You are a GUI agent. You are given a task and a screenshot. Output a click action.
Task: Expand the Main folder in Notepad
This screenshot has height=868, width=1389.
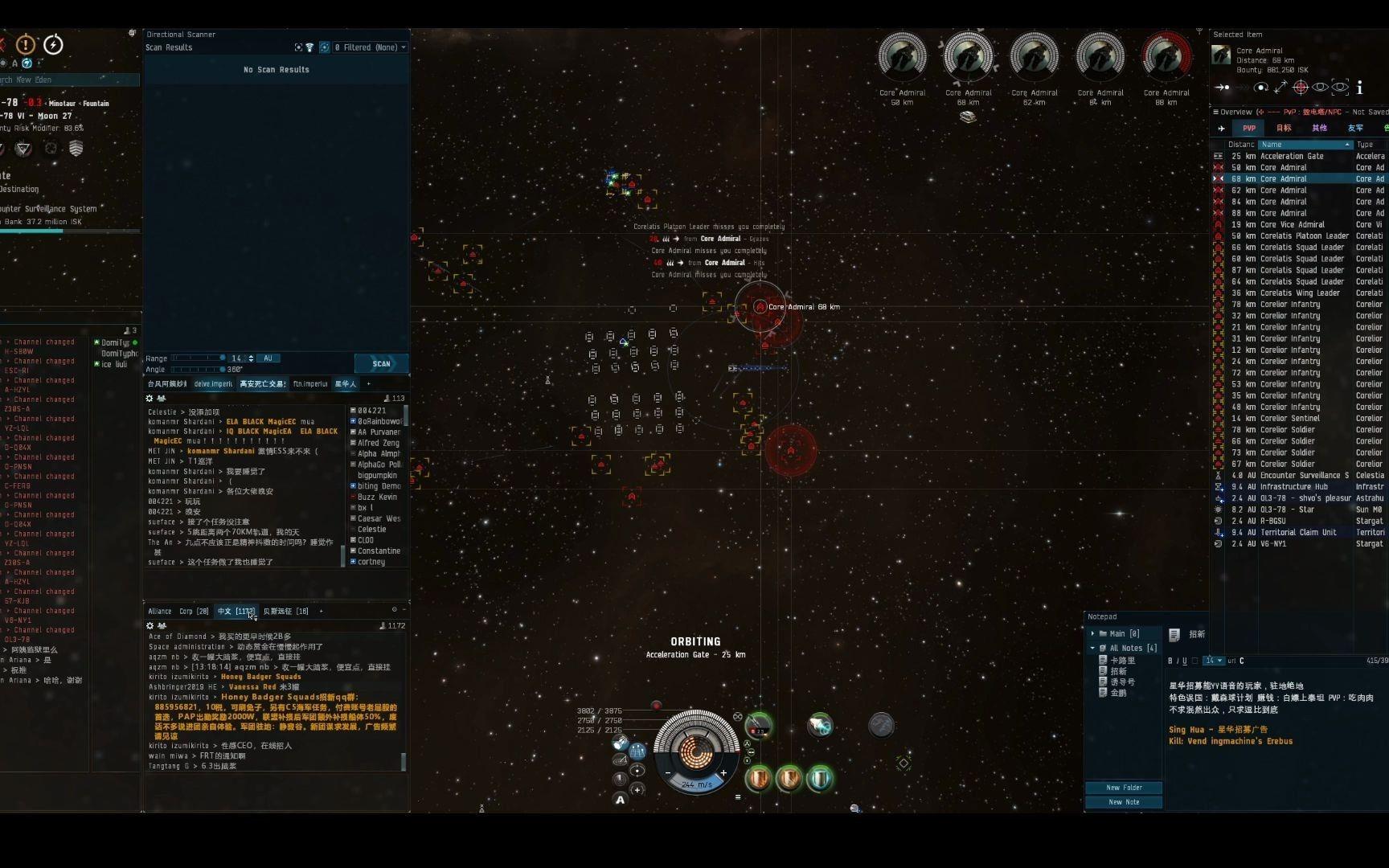(1092, 634)
